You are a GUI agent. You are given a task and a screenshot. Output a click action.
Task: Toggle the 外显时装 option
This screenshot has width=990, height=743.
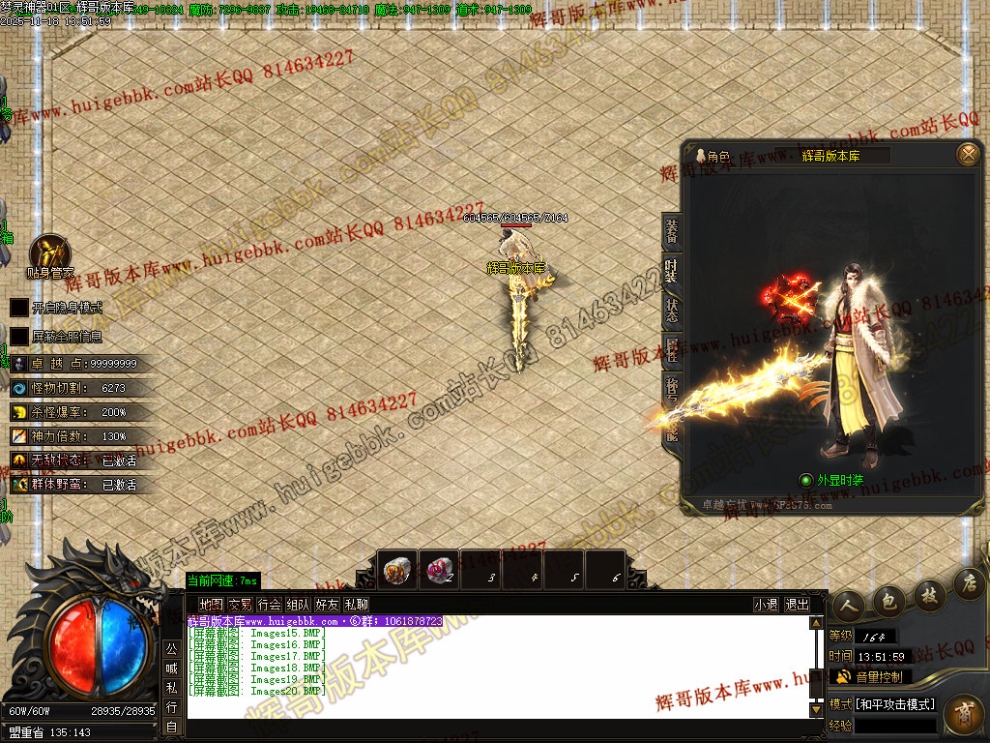[807, 480]
